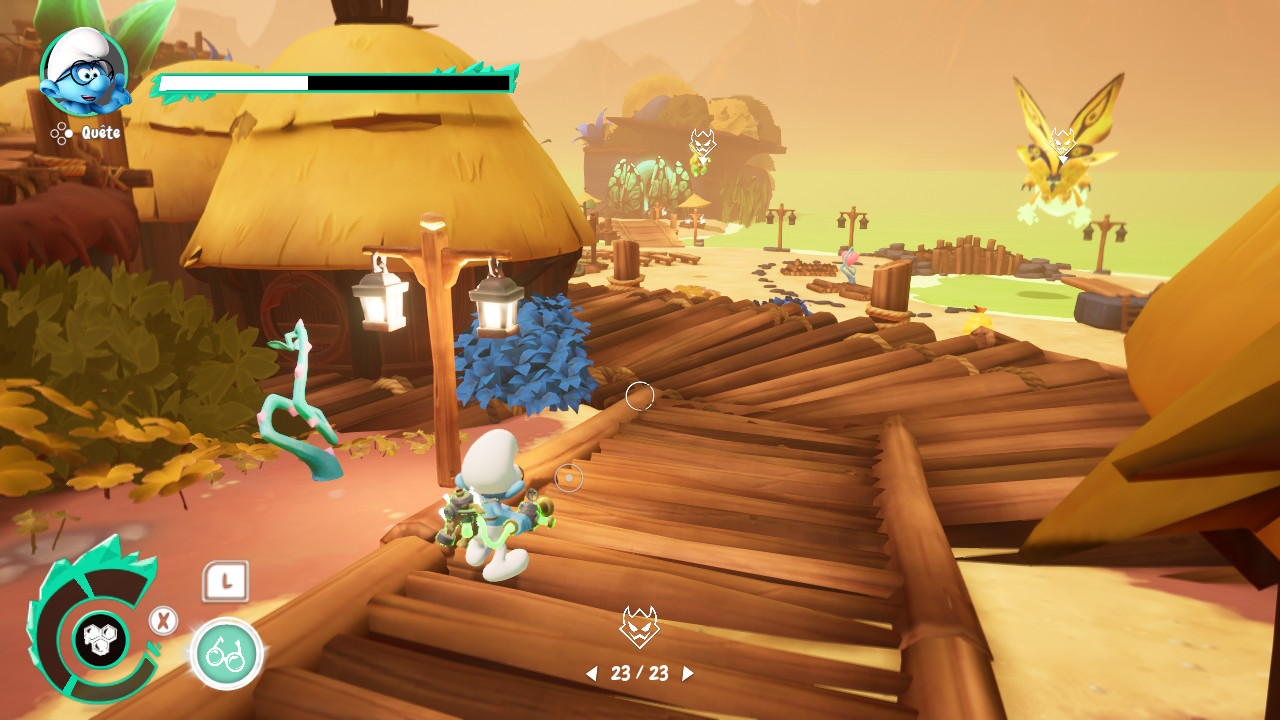
Task: Click the left arrow beside 23 / 23
Action: pyautogui.click(x=591, y=674)
